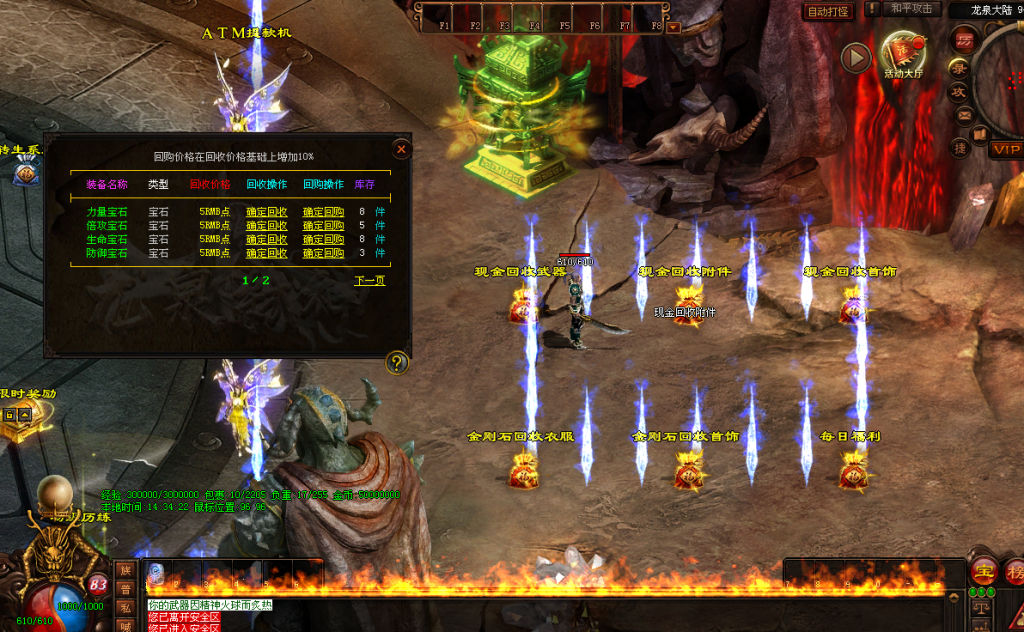The height and width of the screenshot is (632, 1024).
Task: Open the 宝 treasure button
Action: point(983,572)
